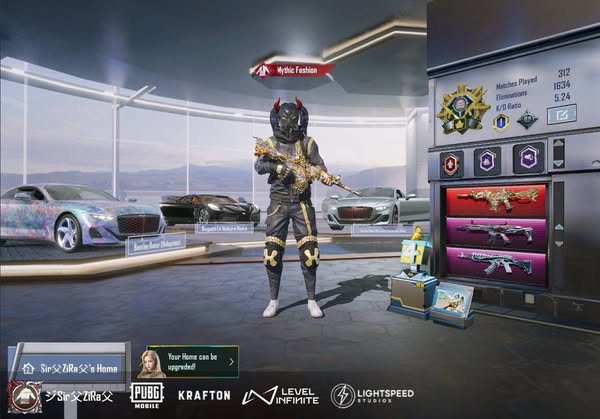Image resolution: width=600 pixels, height=419 pixels.
Task: Pick the bottom white rifle skin
Action: 496,264
